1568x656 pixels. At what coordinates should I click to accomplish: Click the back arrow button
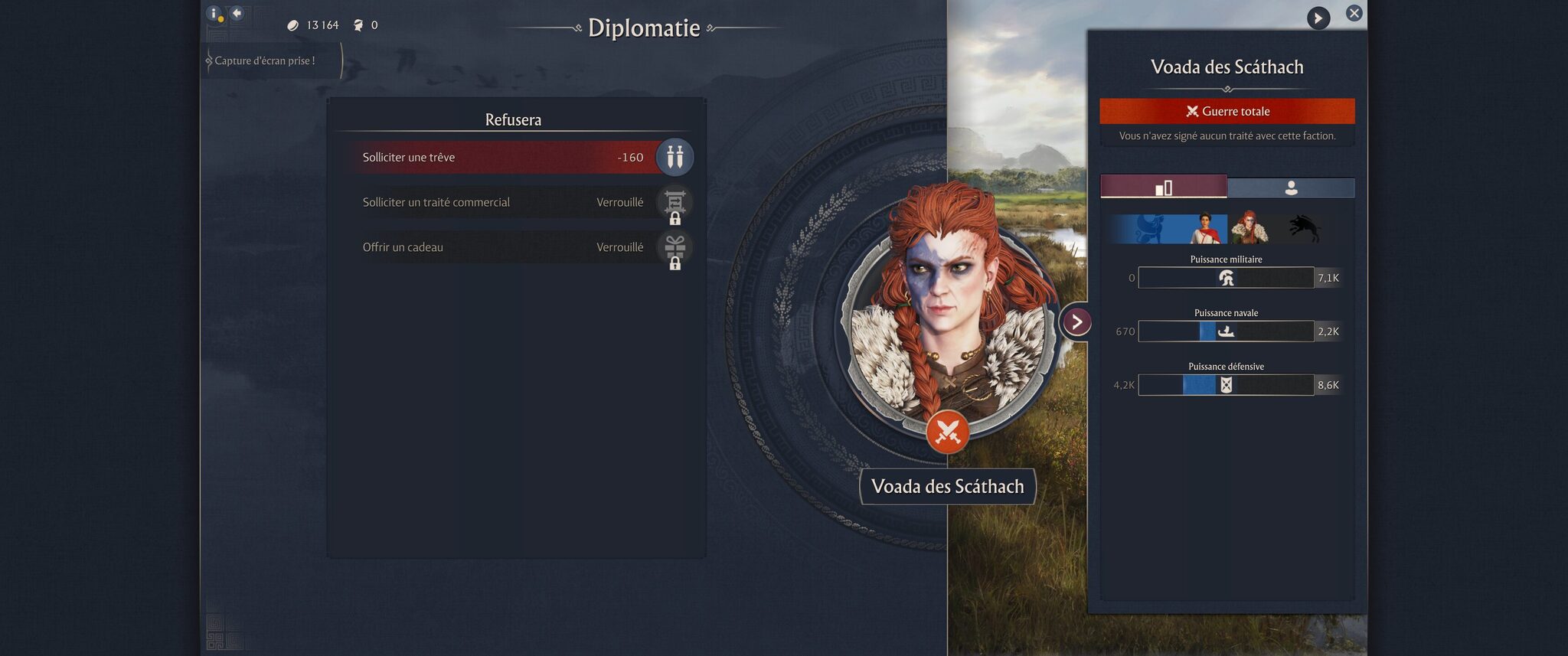237,13
